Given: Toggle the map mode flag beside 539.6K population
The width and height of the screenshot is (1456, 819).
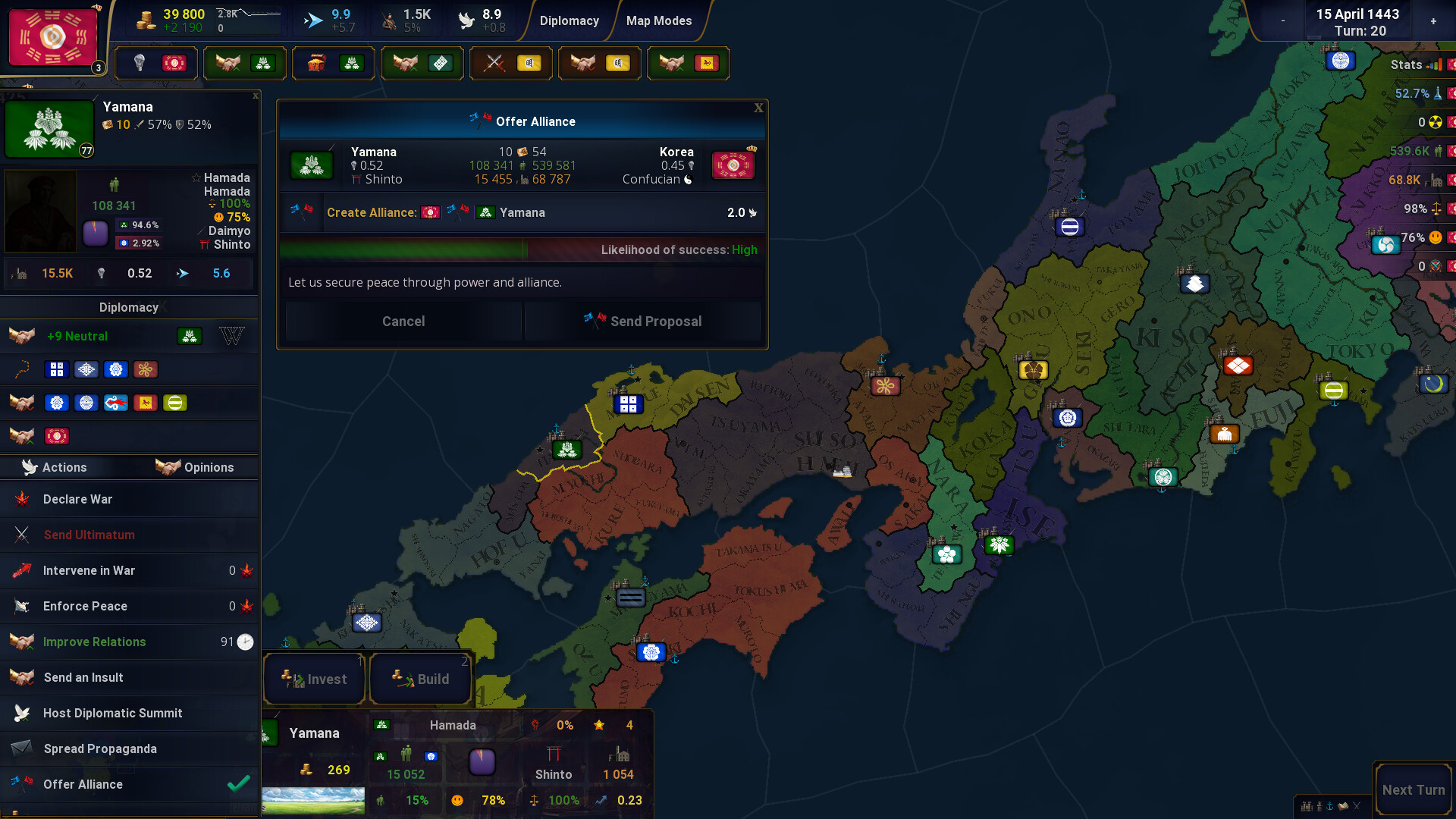Looking at the screenshot, I should pos(1451,151).
